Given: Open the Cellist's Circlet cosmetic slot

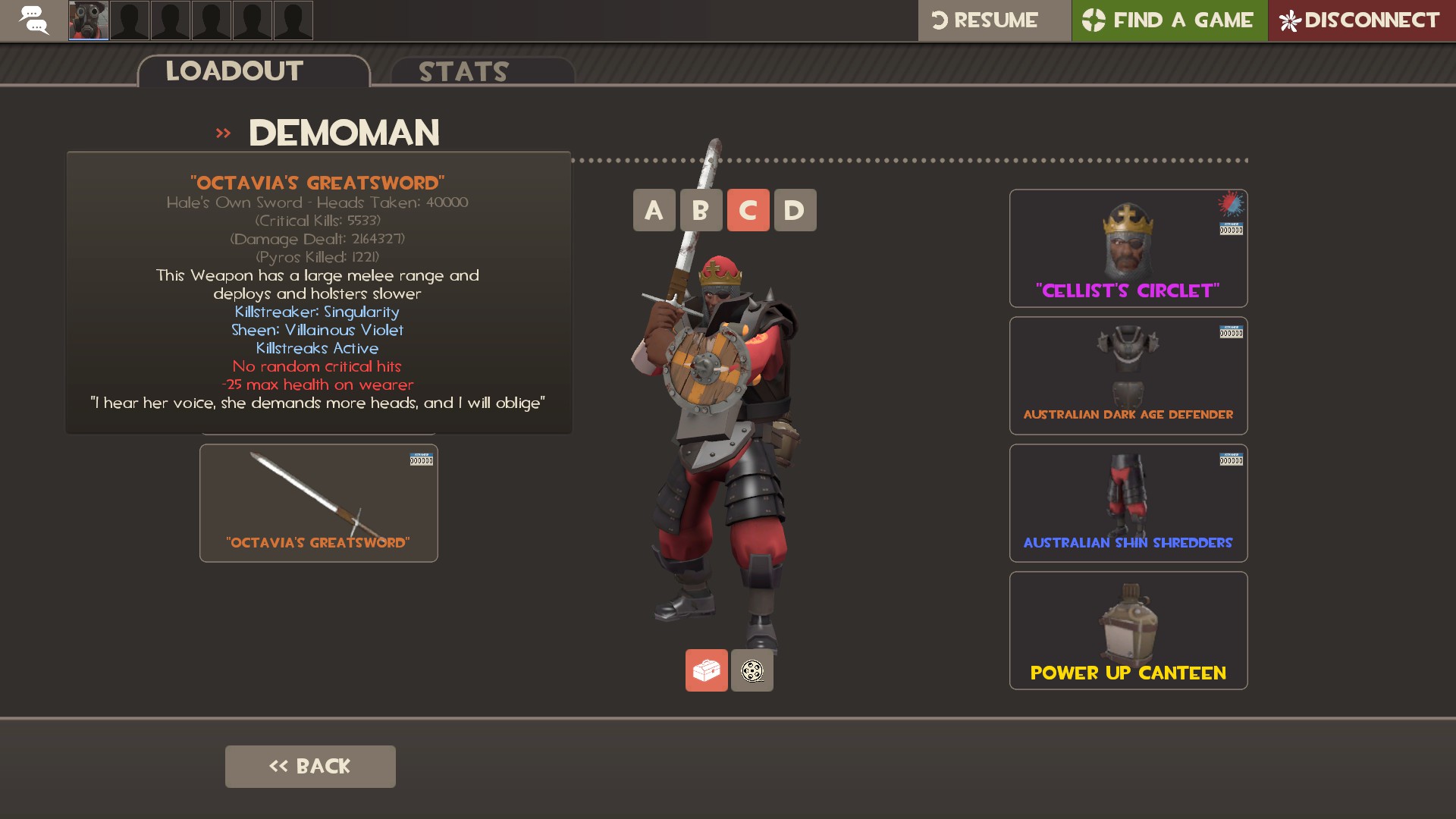Looking at the screenshot, I should pos(1128,248).
